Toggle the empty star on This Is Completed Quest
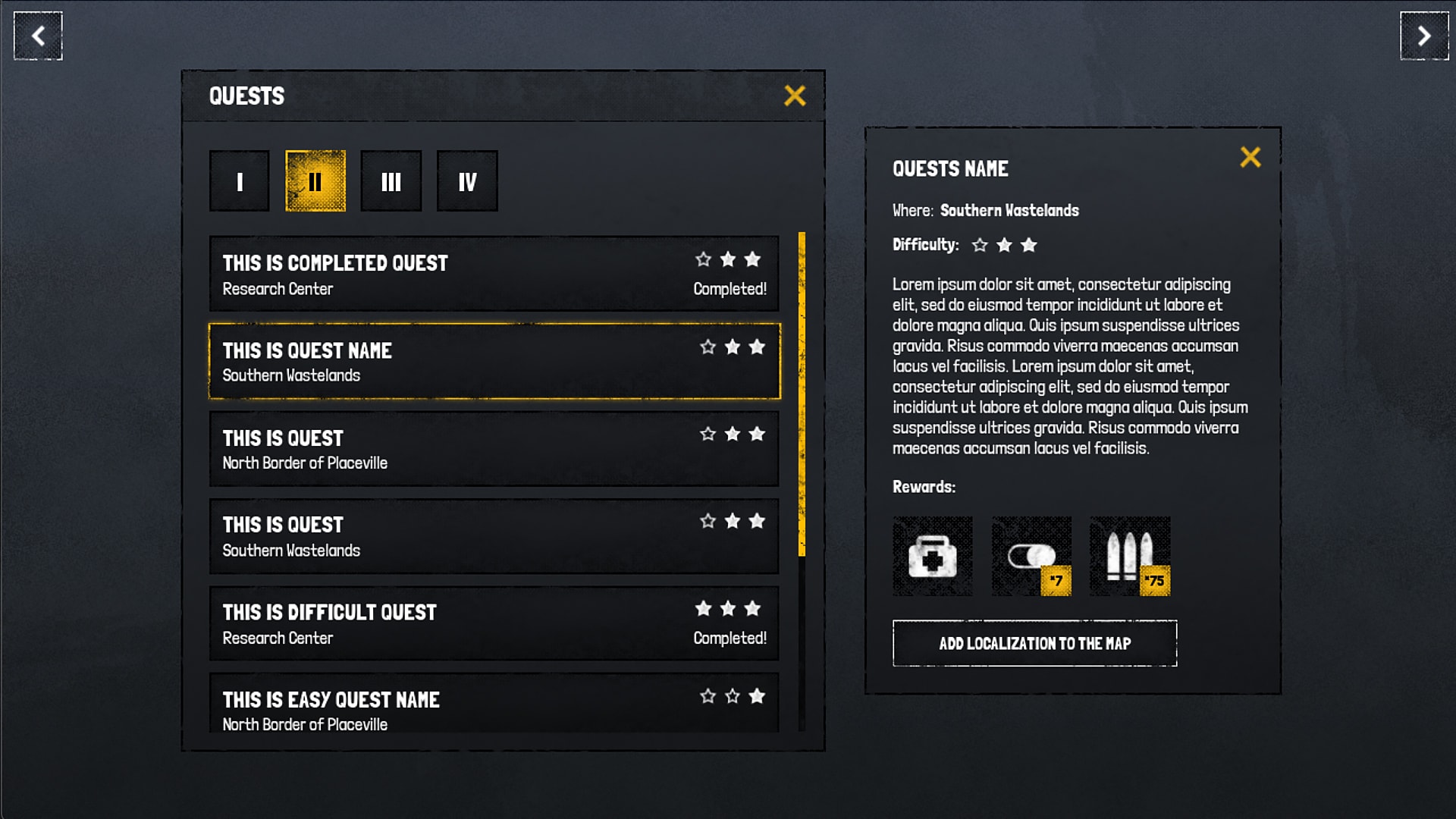This screenshot has height=819, width=1456. point(704,259)
